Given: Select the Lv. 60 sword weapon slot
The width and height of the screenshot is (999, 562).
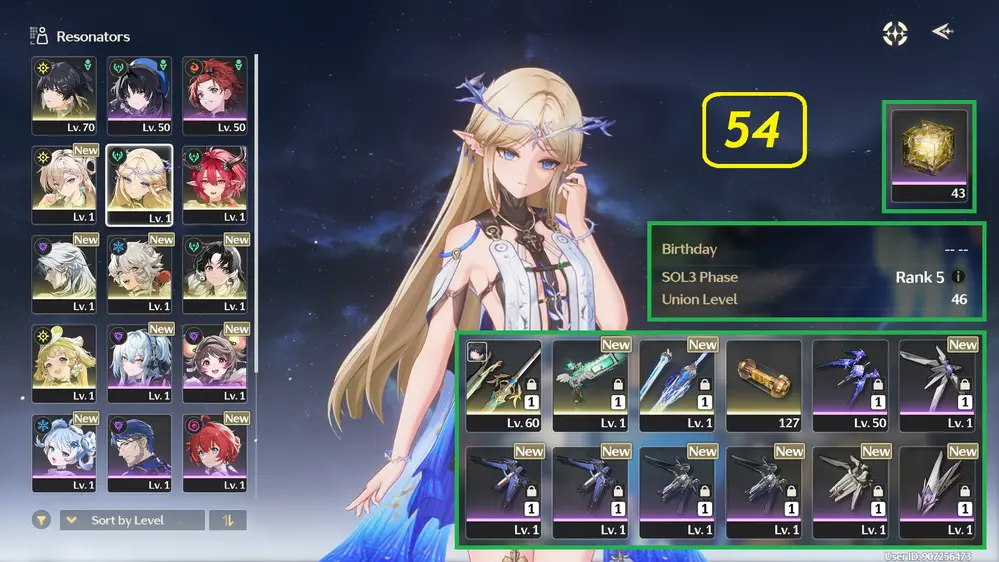Looking at the screenshot, I should 504,384.
